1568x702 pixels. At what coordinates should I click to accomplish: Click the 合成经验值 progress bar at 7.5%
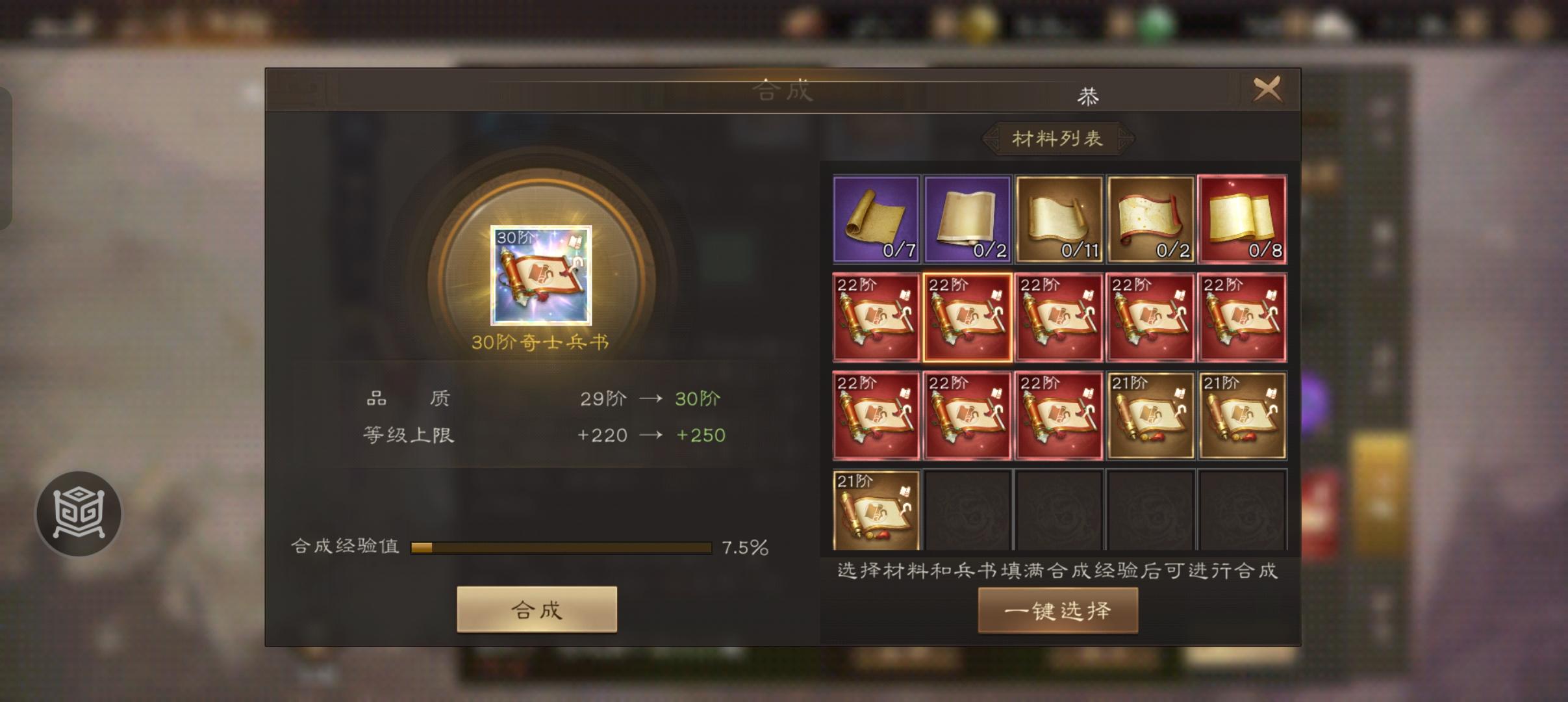(562, 549)
